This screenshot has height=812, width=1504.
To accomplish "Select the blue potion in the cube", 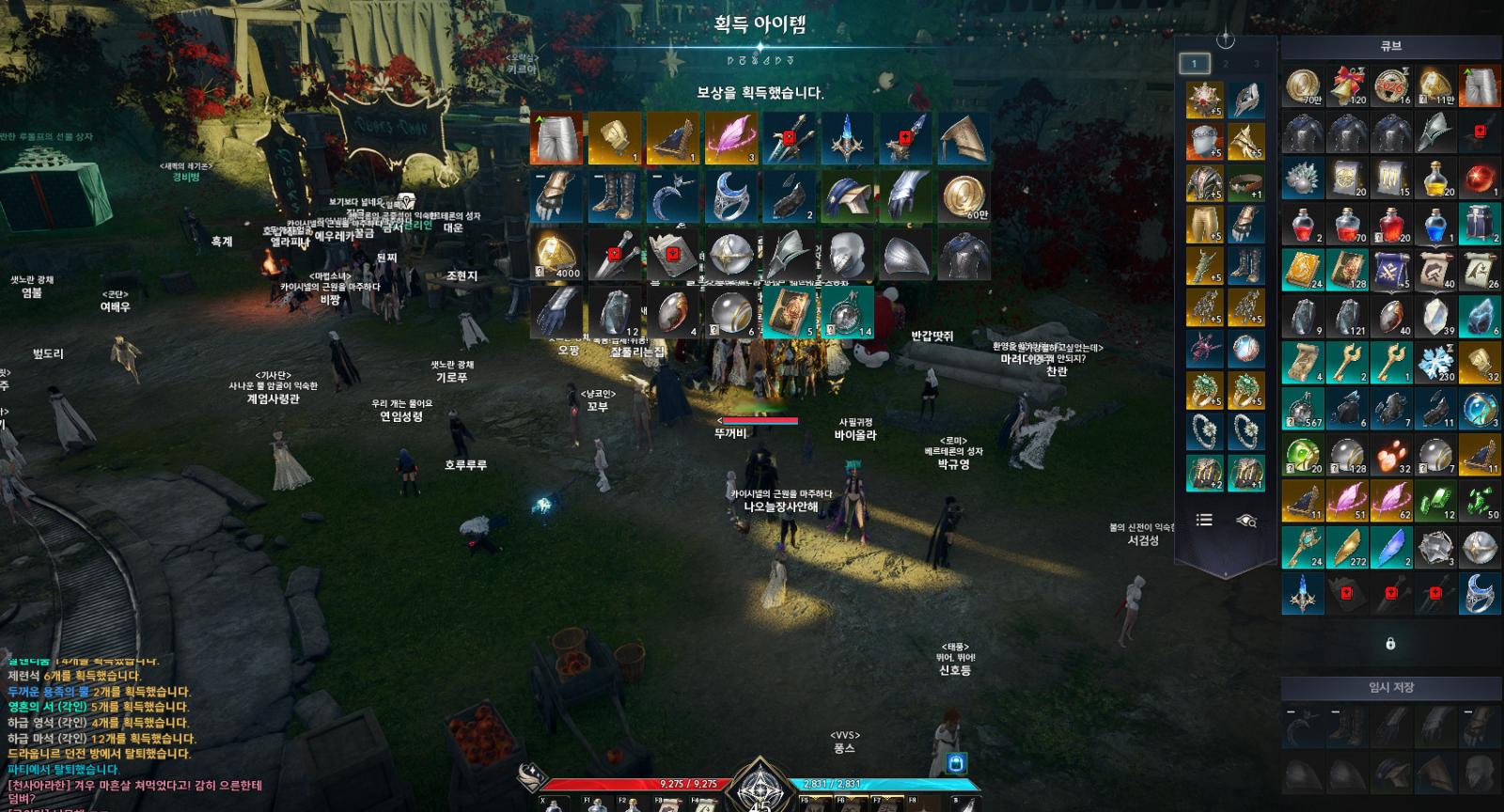I will (x=1434, y=226).
